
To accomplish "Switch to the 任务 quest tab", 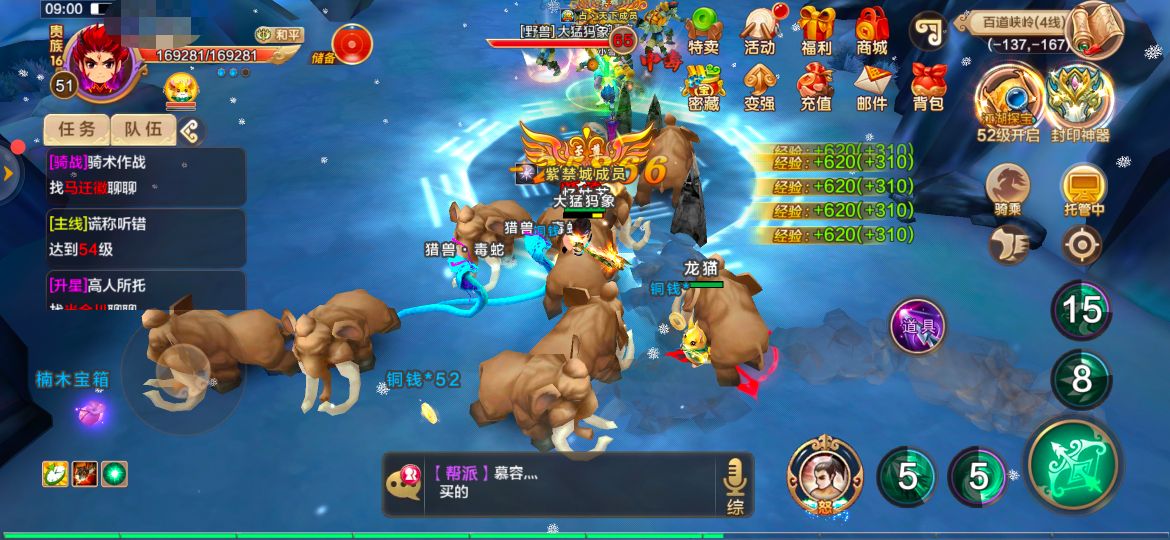I will point(77,129).
